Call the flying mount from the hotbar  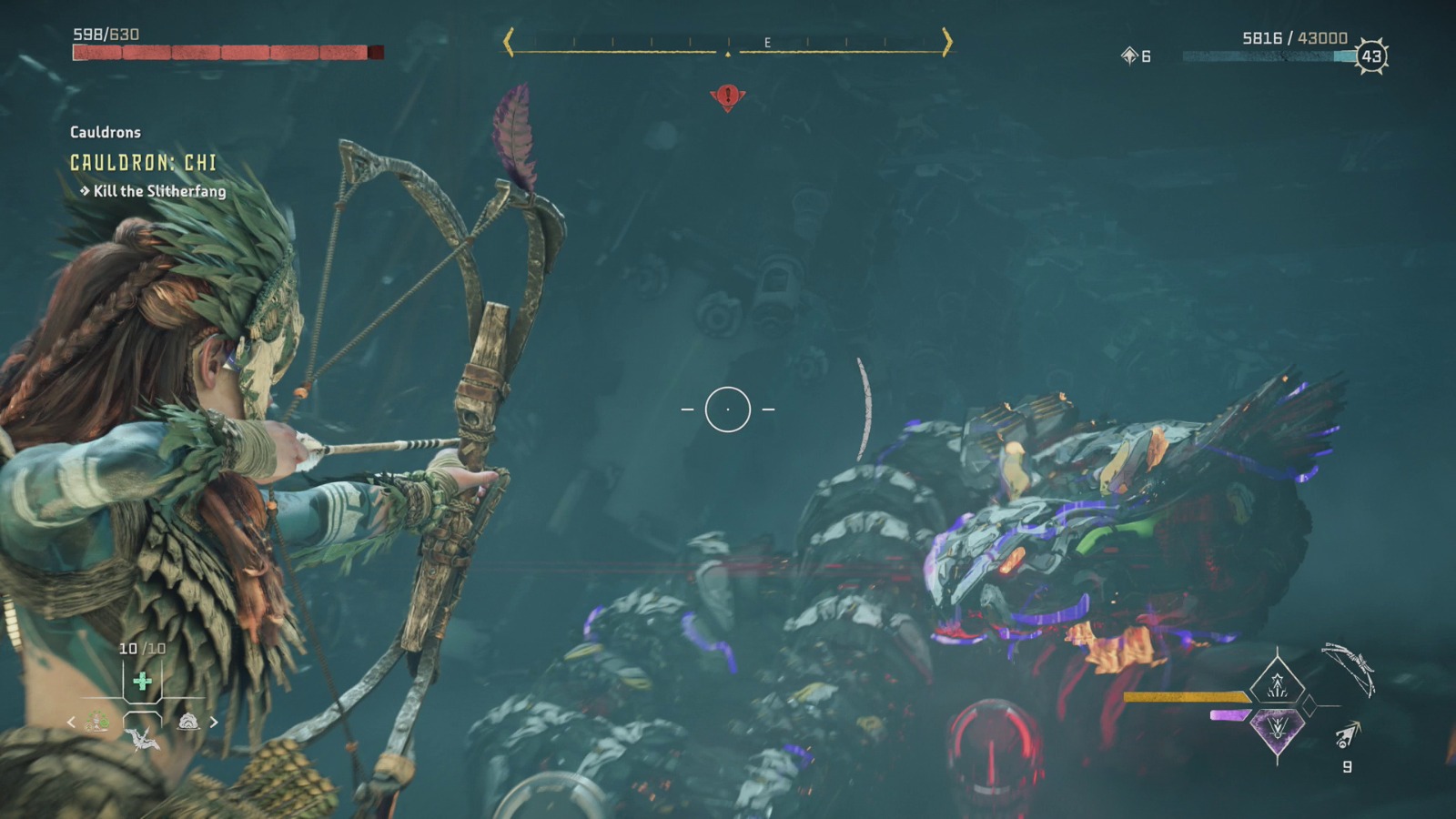[x=143, y=738]
